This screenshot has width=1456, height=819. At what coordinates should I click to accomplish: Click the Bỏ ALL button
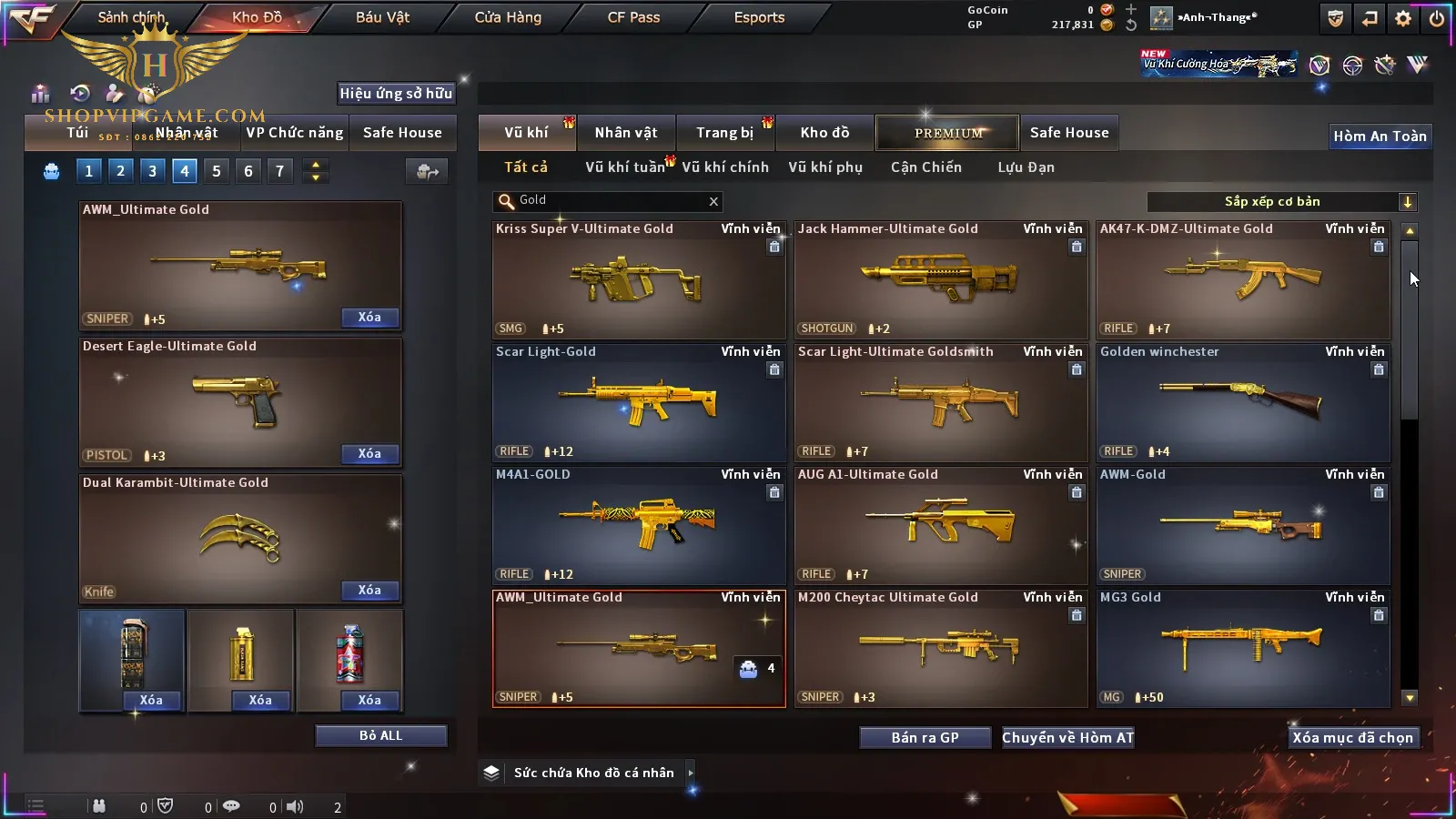pyautogui.click(x=380, y=736)
